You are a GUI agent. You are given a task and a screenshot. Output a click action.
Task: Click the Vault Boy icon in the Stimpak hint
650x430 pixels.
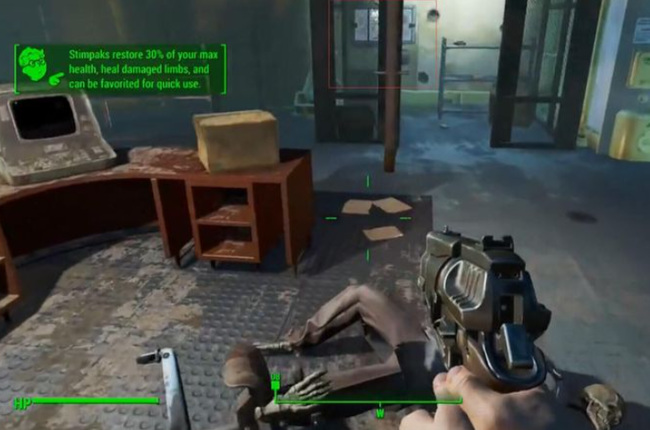[41, 70]
